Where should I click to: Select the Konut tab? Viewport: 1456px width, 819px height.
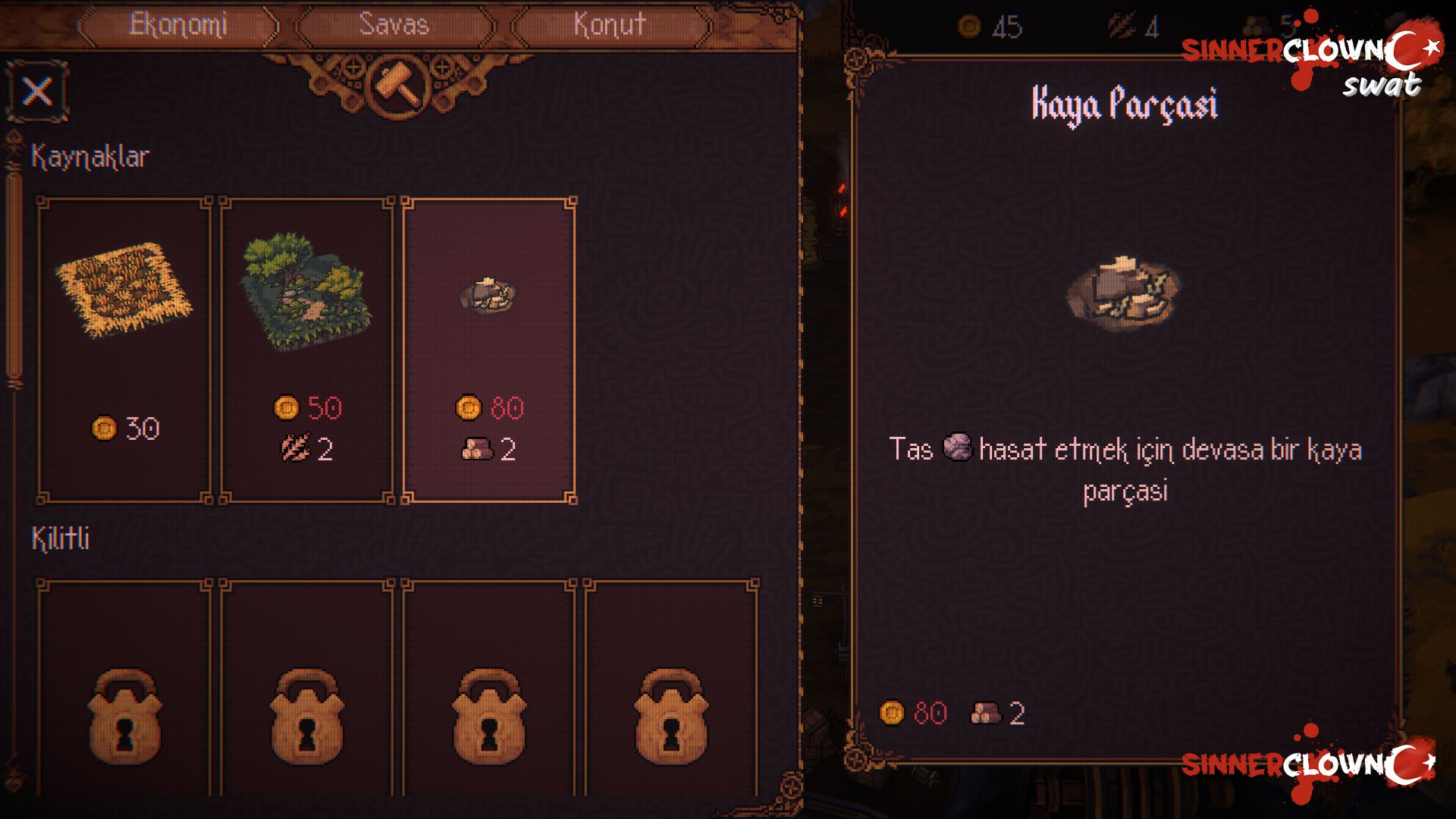[610, 25]
